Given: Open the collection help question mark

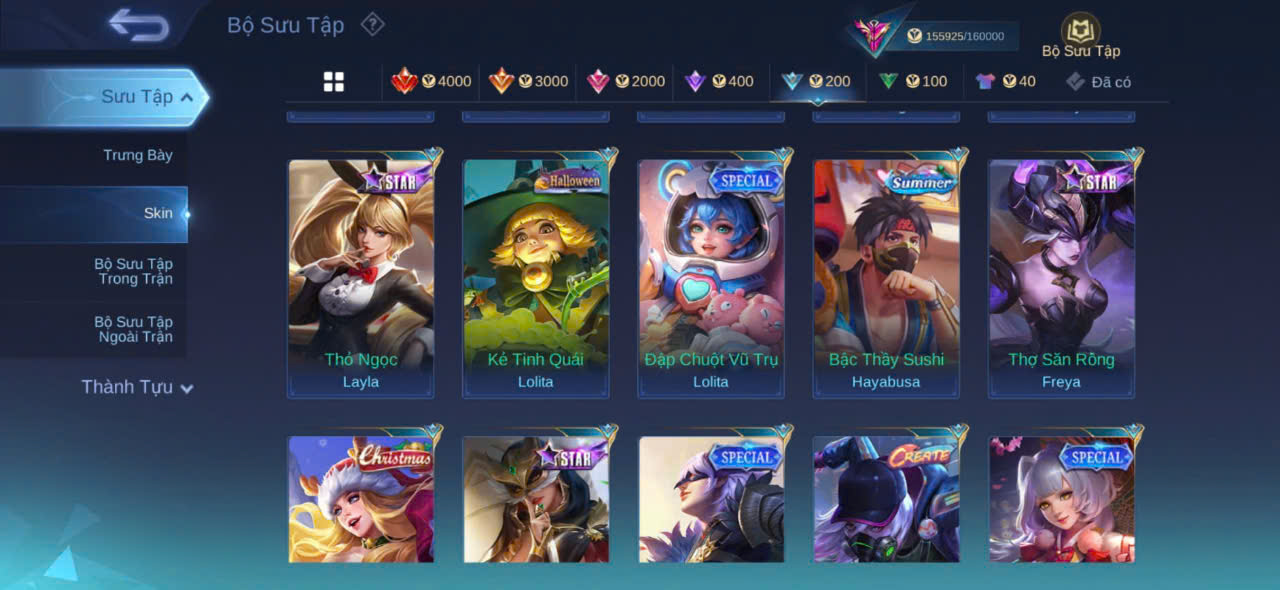Looking at the screenshot, I should coord(372,24).
